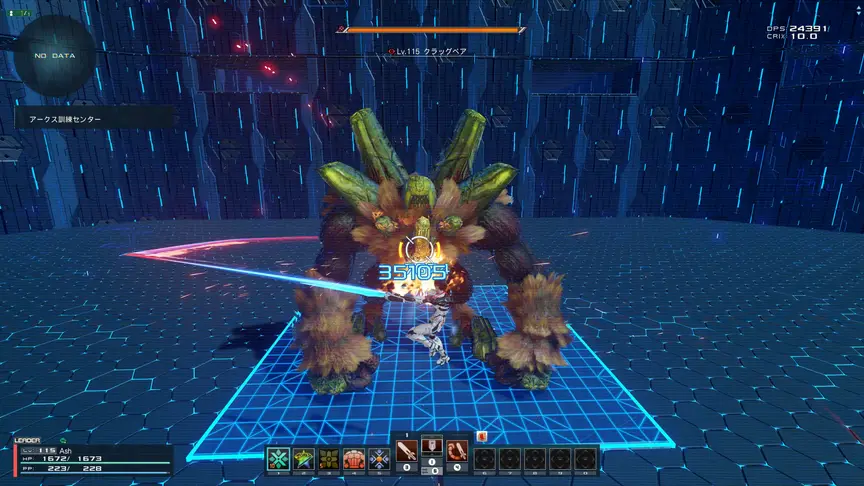Select the sword weapon action slot

[408, 452]
